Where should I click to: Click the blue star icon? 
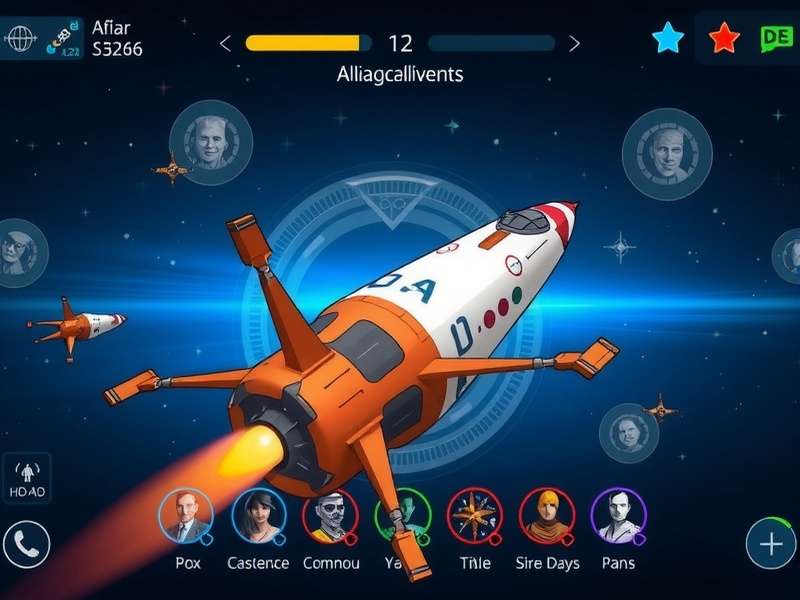coord(668,39)
